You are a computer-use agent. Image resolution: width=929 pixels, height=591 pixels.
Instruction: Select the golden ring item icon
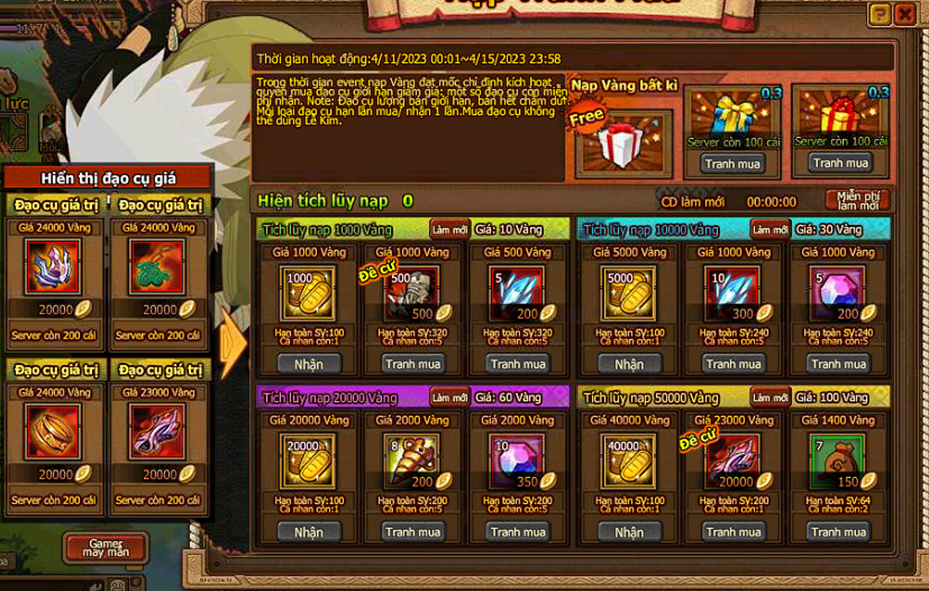coord(53,433)
